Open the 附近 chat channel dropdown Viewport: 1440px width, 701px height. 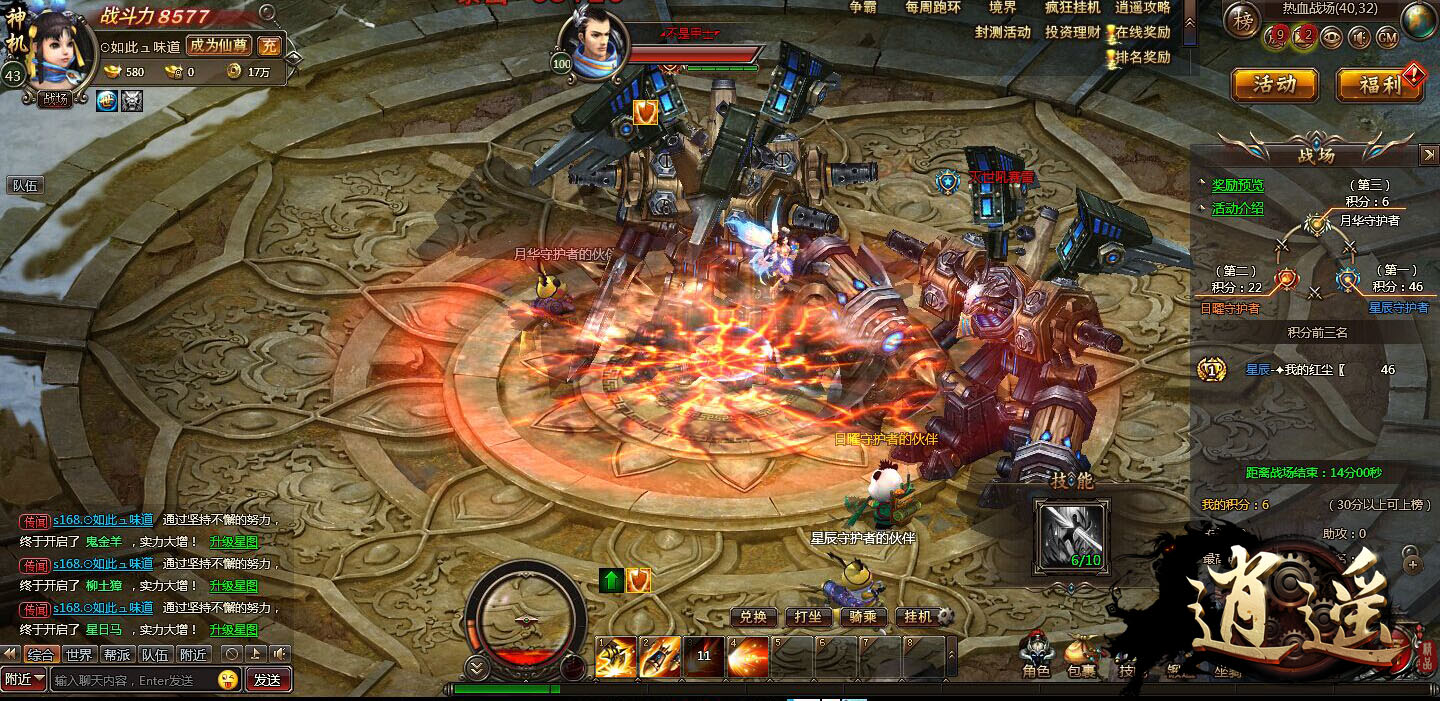[24, 680]
